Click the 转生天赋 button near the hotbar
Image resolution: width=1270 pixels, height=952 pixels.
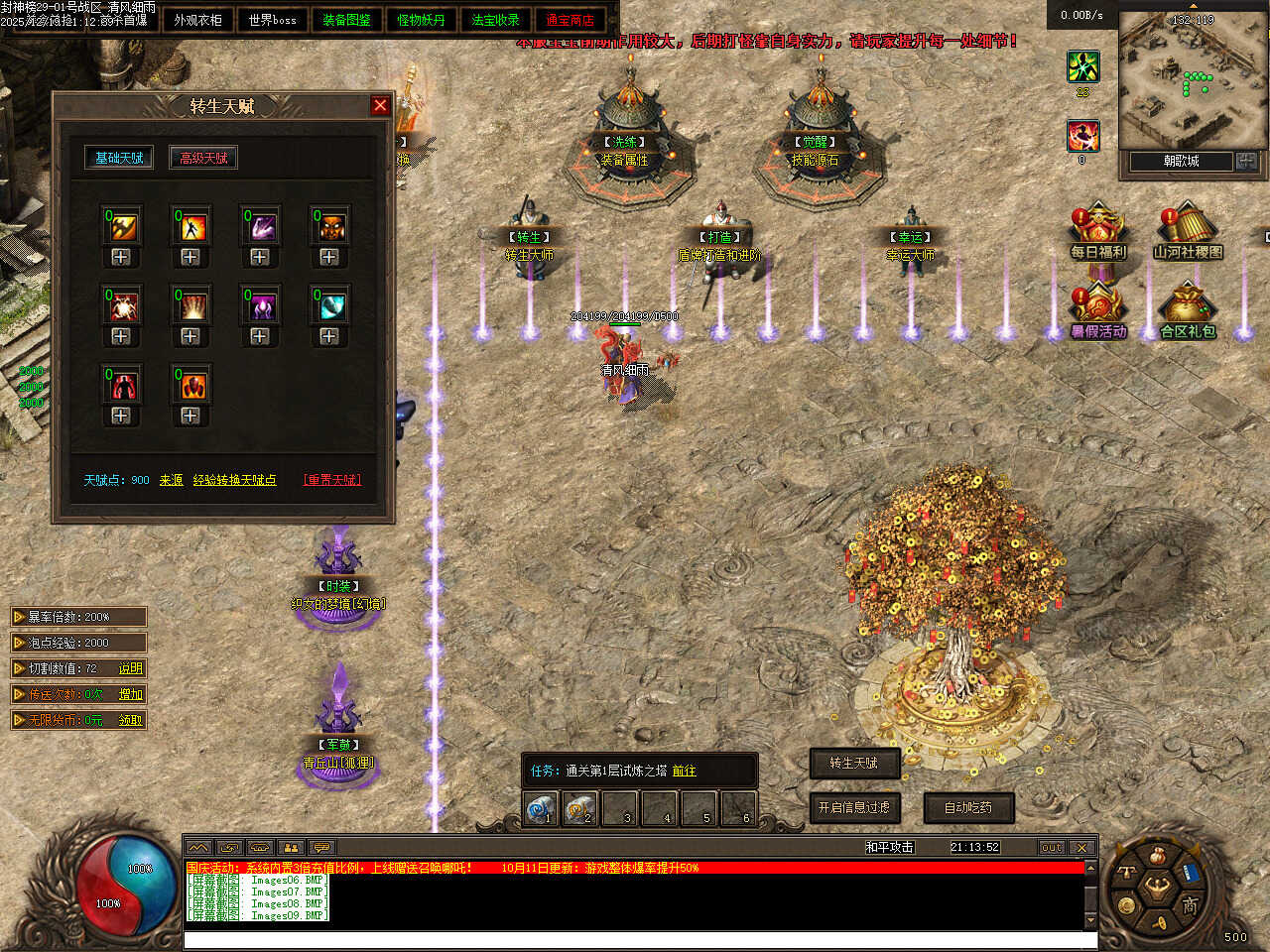[854, 763]
